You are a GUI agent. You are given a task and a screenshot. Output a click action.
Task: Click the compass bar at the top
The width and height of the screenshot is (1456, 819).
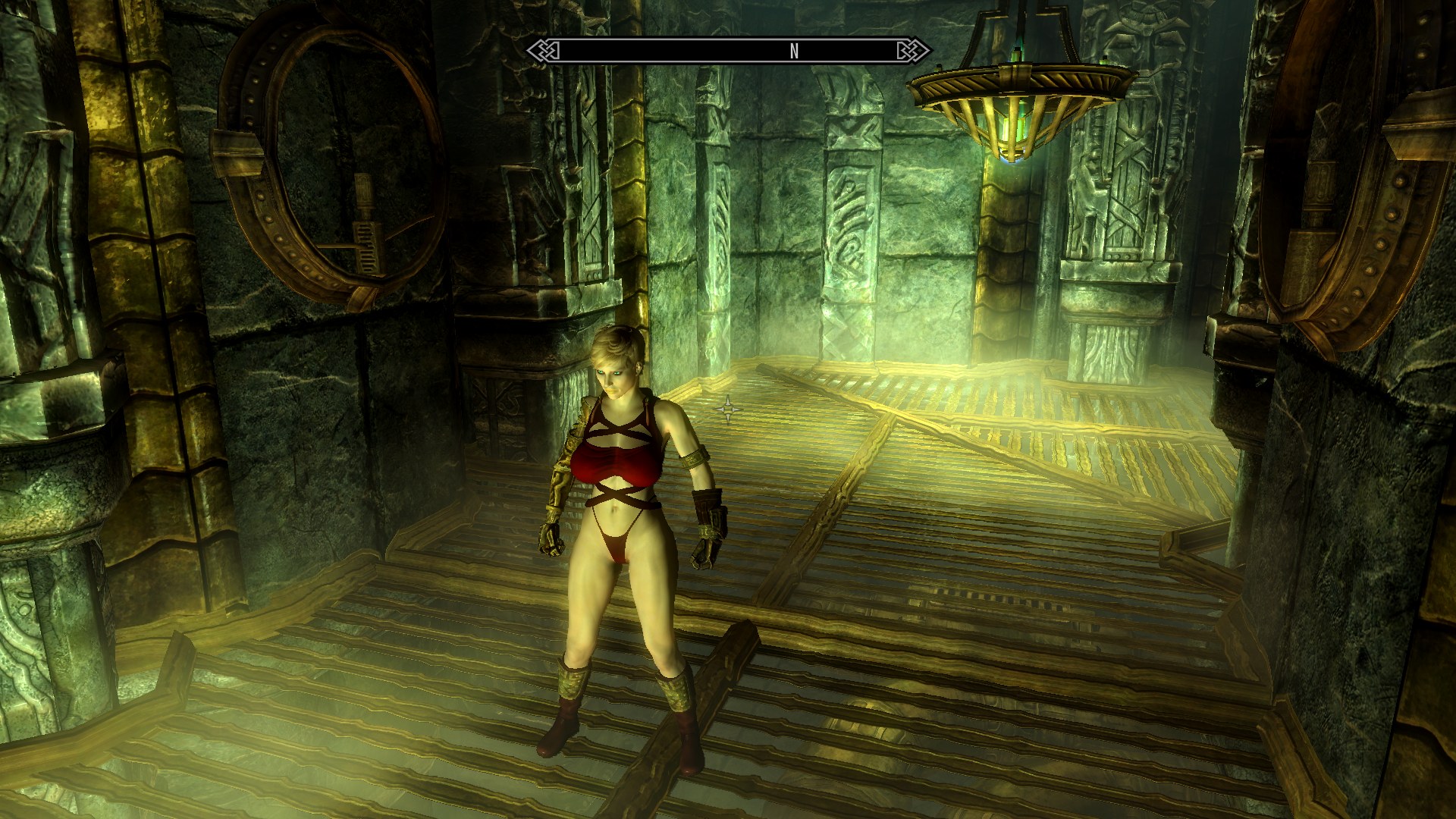(728, 51)
